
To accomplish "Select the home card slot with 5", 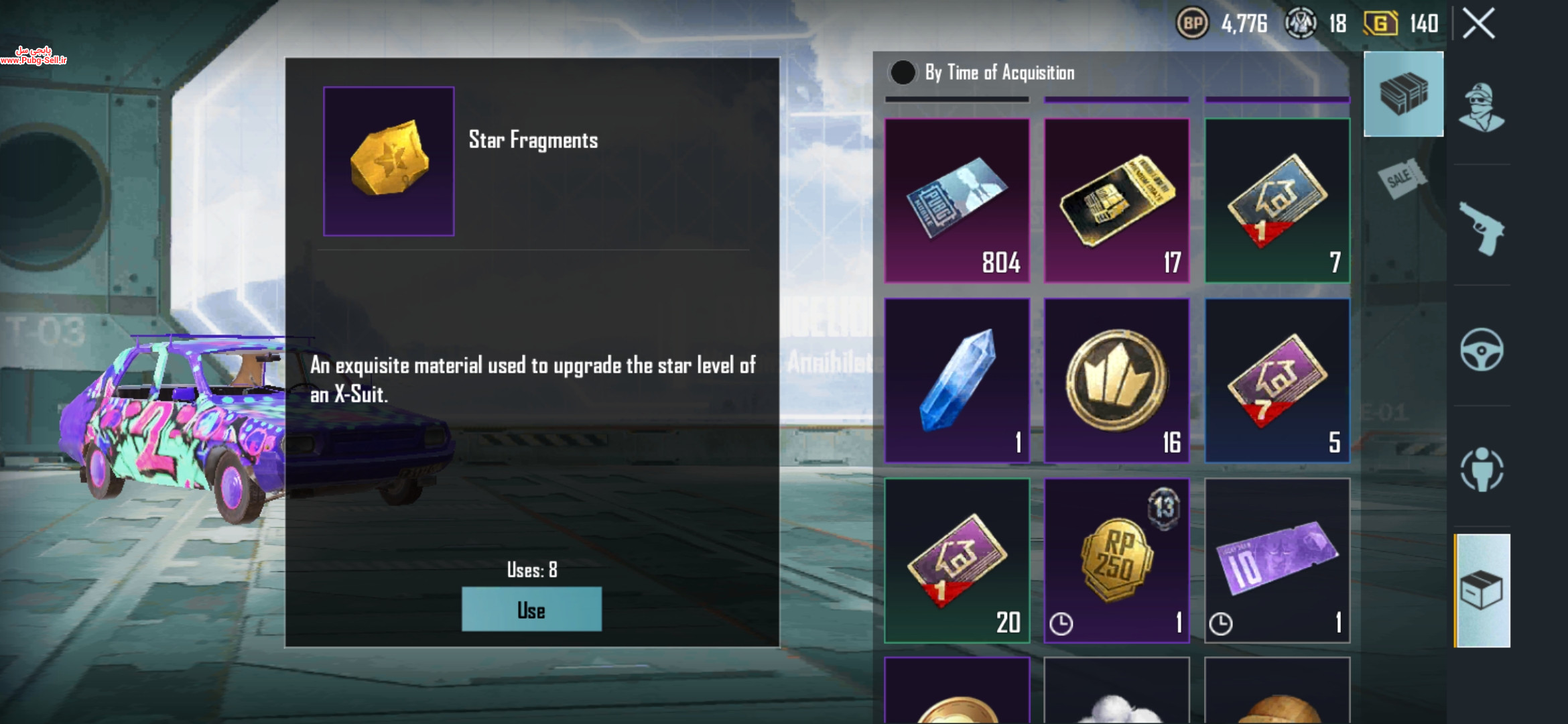I will click(x=1277, y=380).
